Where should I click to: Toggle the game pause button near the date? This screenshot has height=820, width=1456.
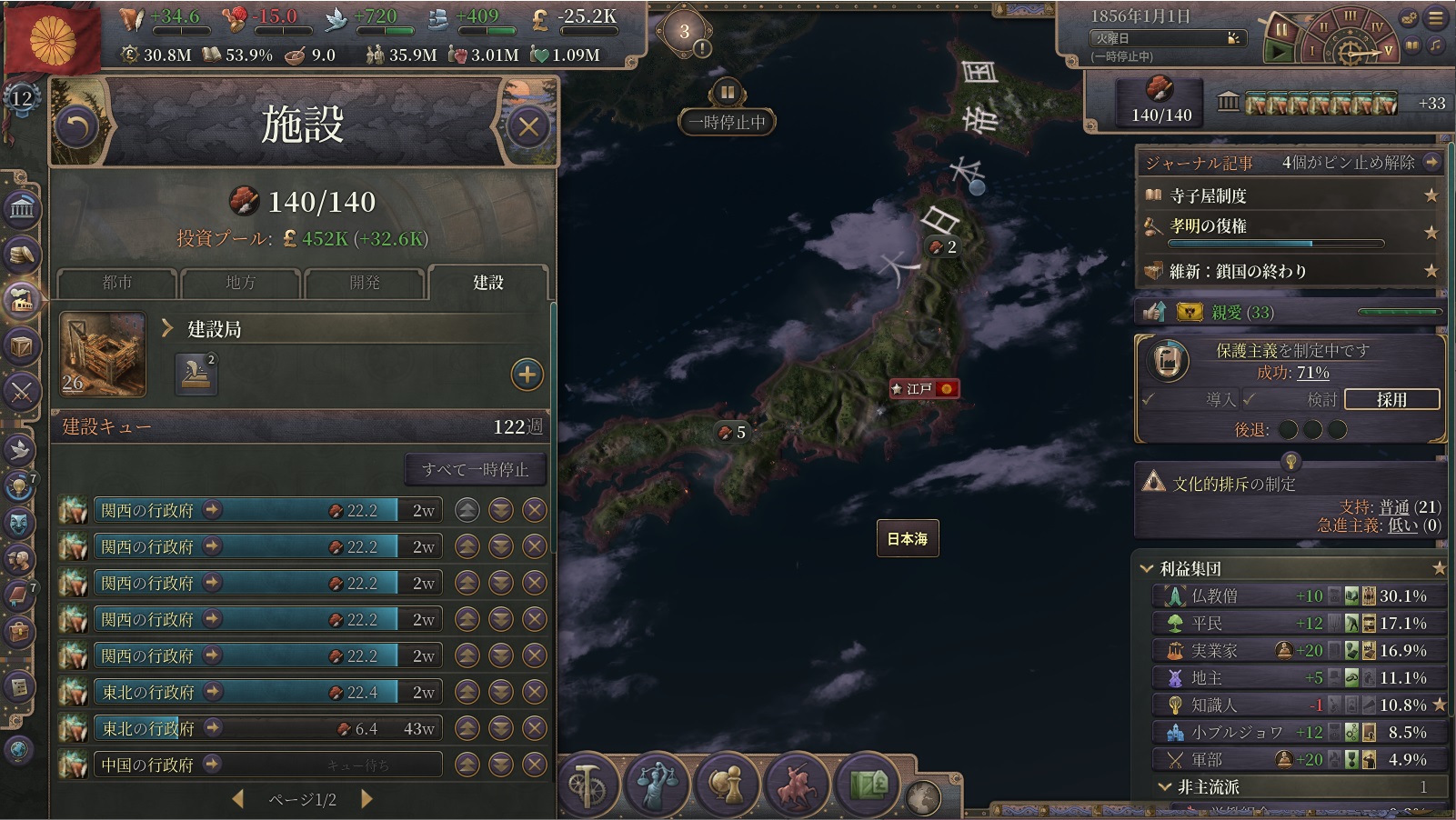point(1280,30)
